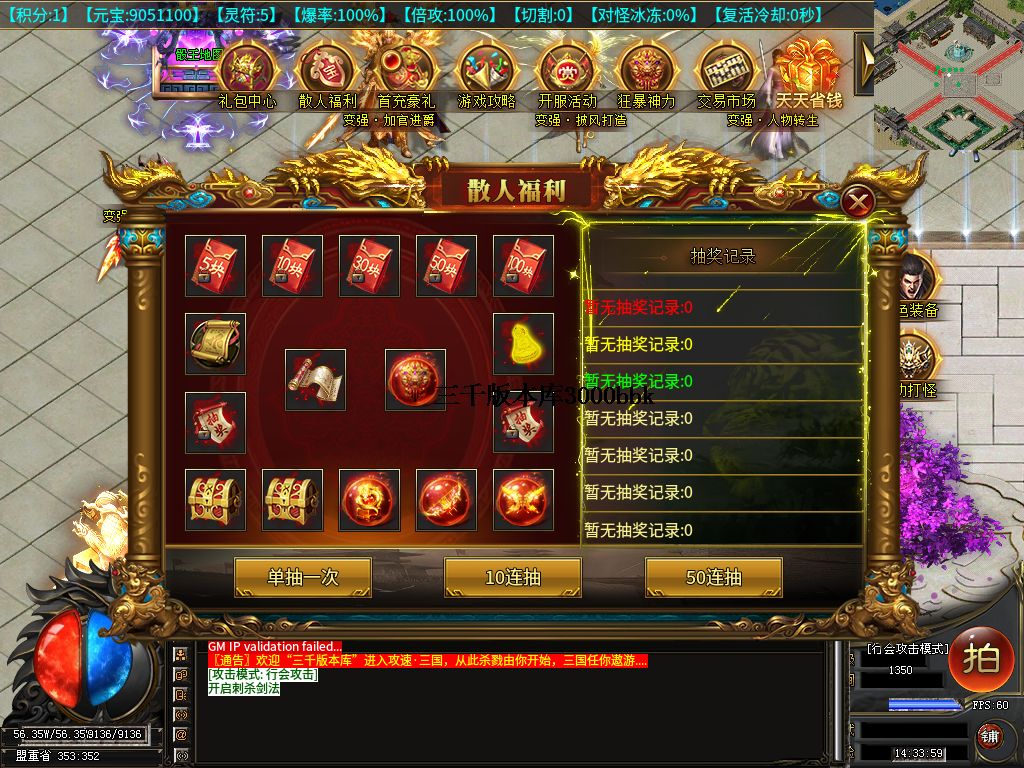Open the 拍 auction button
The image size is (1024, 768).
tap(981, 660)
